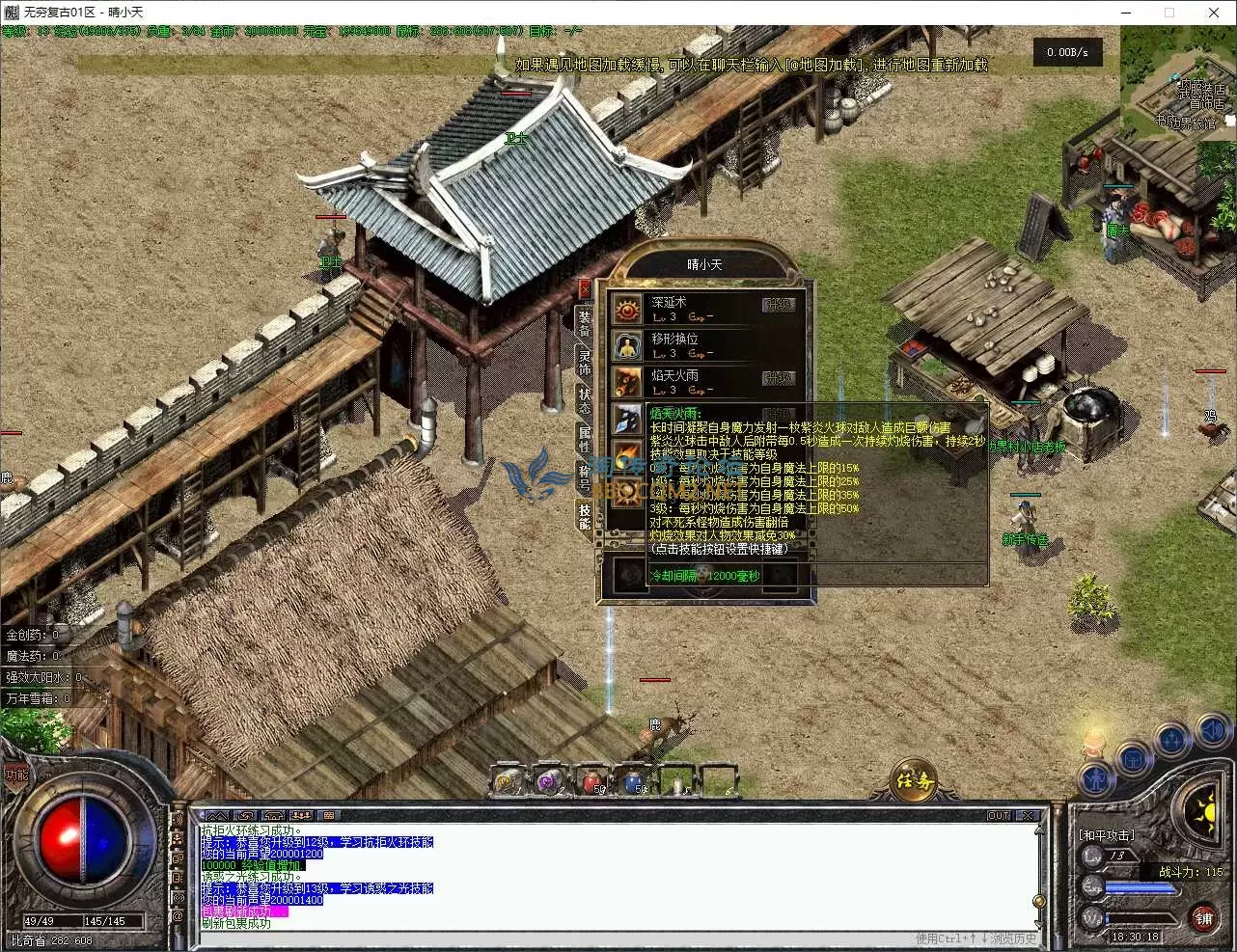Select the 技能 skills tab
The height and width of the screenshot is (952, 1237).
pos(584,516)
